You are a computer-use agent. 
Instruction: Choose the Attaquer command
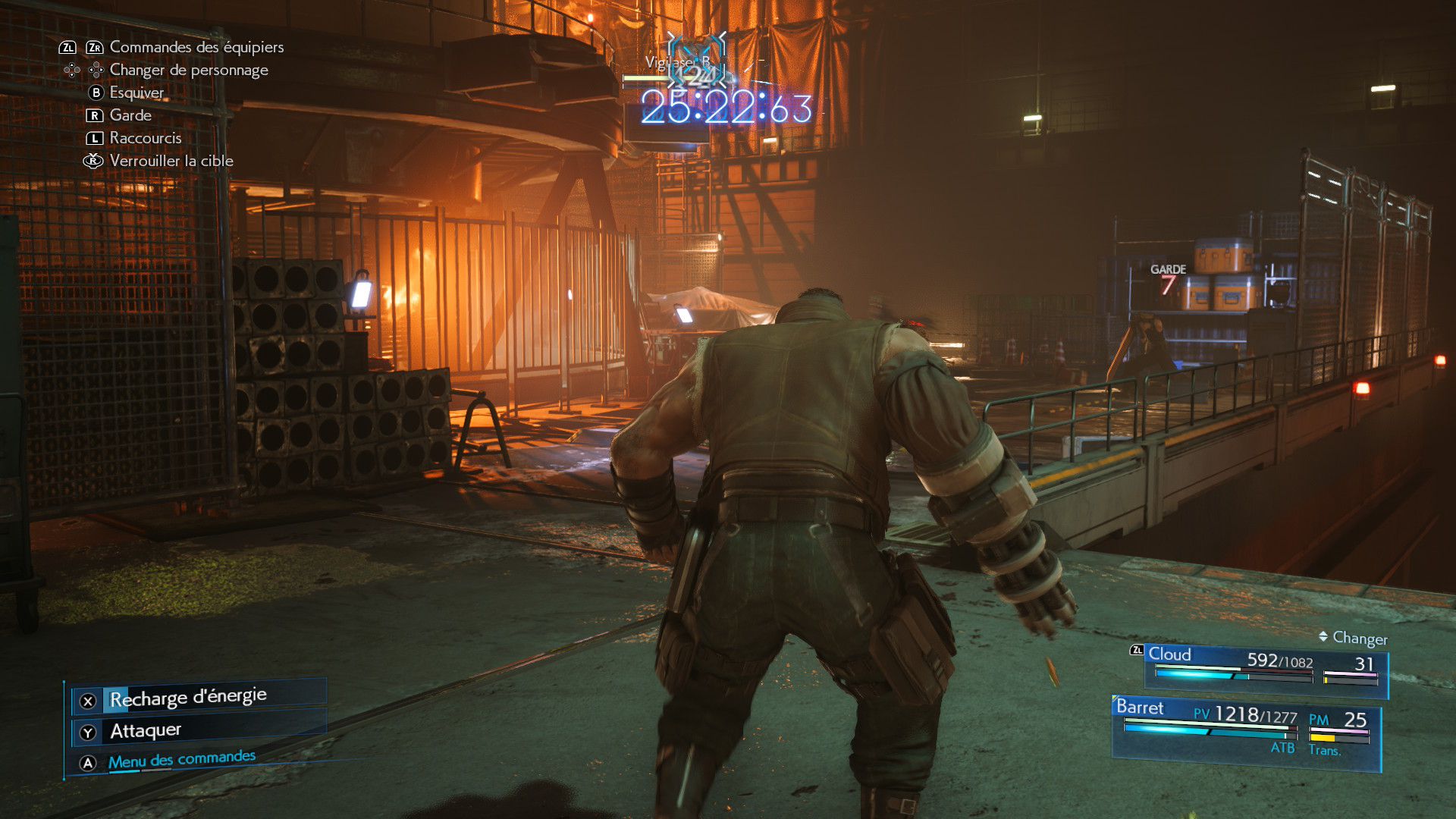pyautogui.click(x=146, y=731)
